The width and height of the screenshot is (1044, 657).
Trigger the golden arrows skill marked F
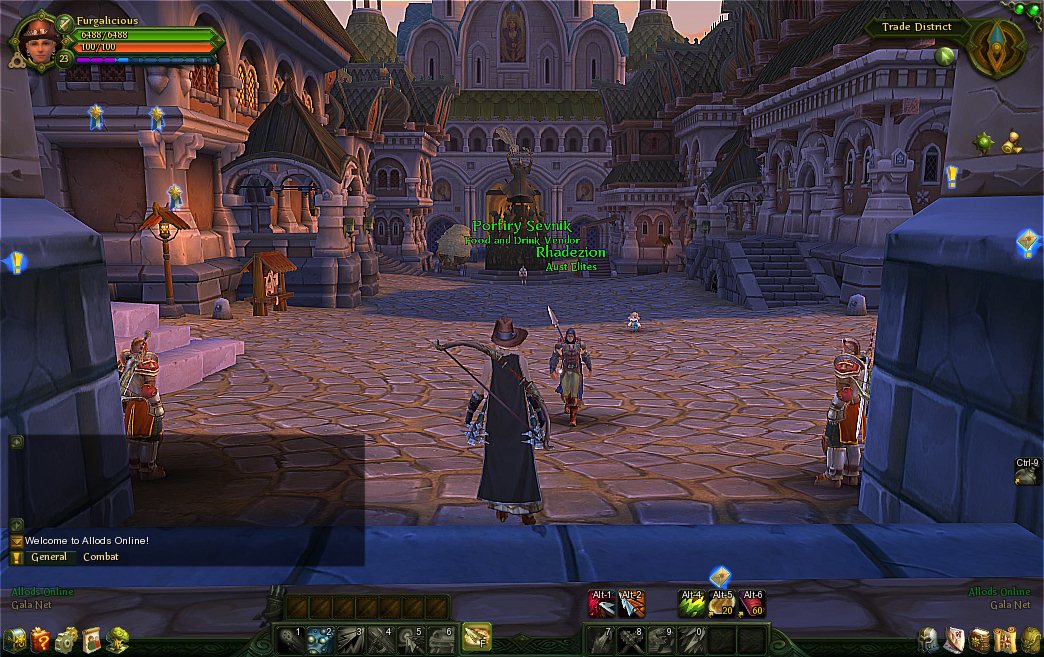click(x=476, y=637)
